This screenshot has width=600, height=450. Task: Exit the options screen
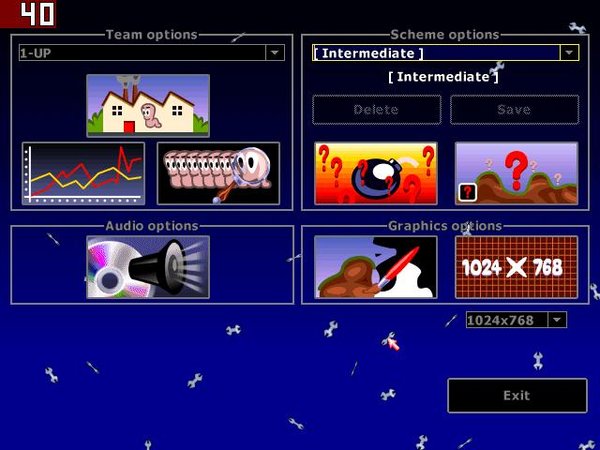pyautogui.click(x=516, y=395)
